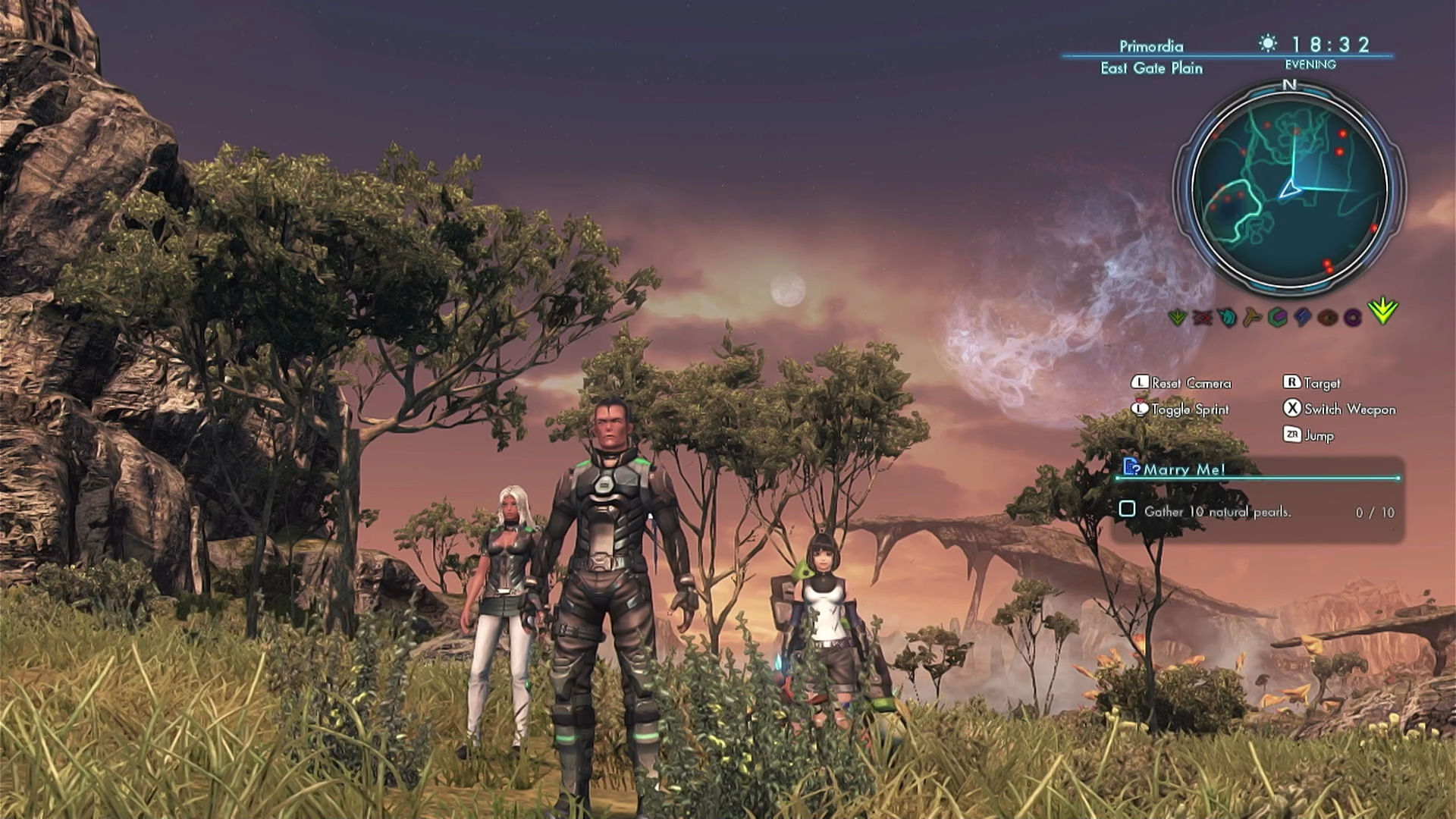Click the small dim green Pathfinders icon

point(1178,317)
